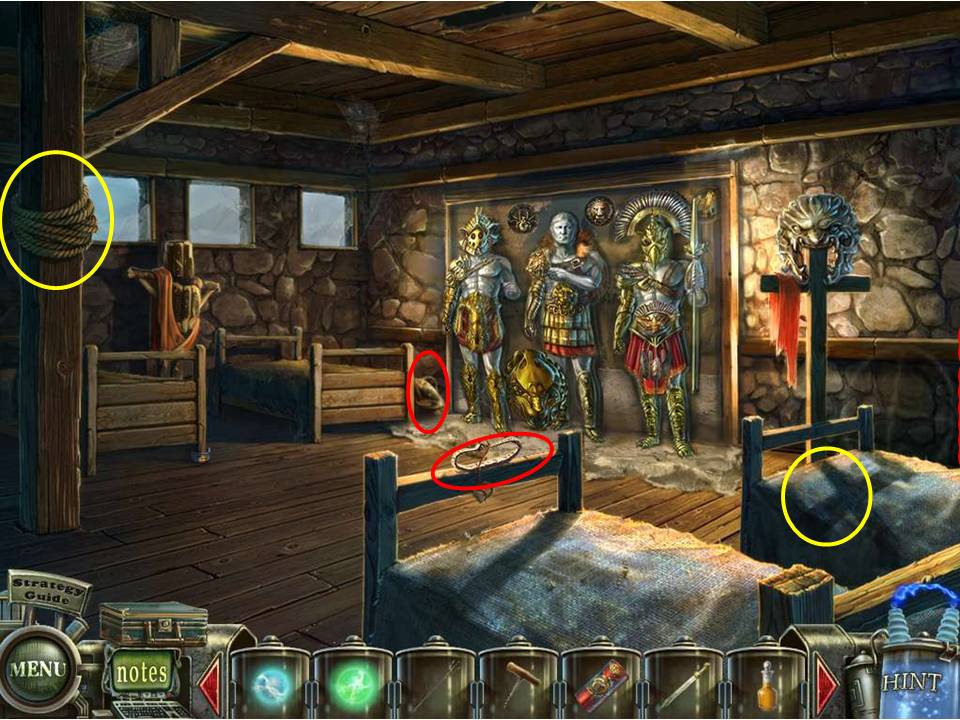Viewport: 960px width, 720px height.
Task: Select the blue glowing orb inventory item
Action: (x=271, y=685)
